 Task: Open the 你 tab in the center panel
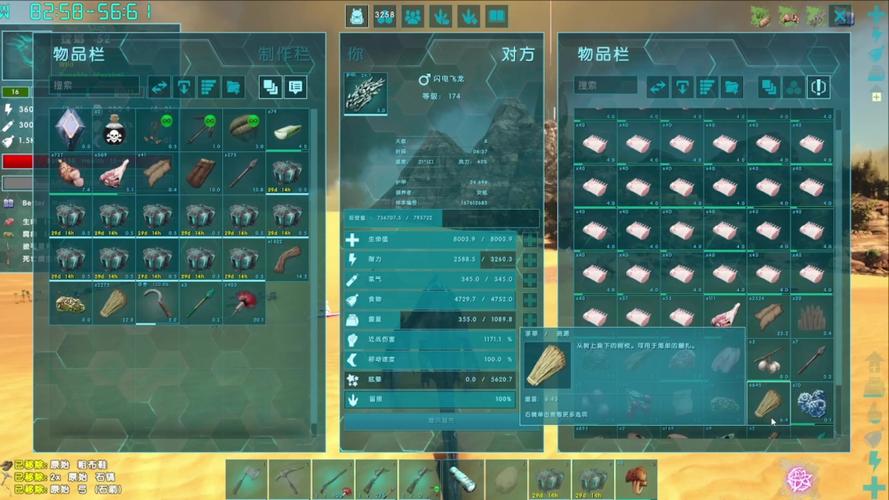click(x=357, y=53)
